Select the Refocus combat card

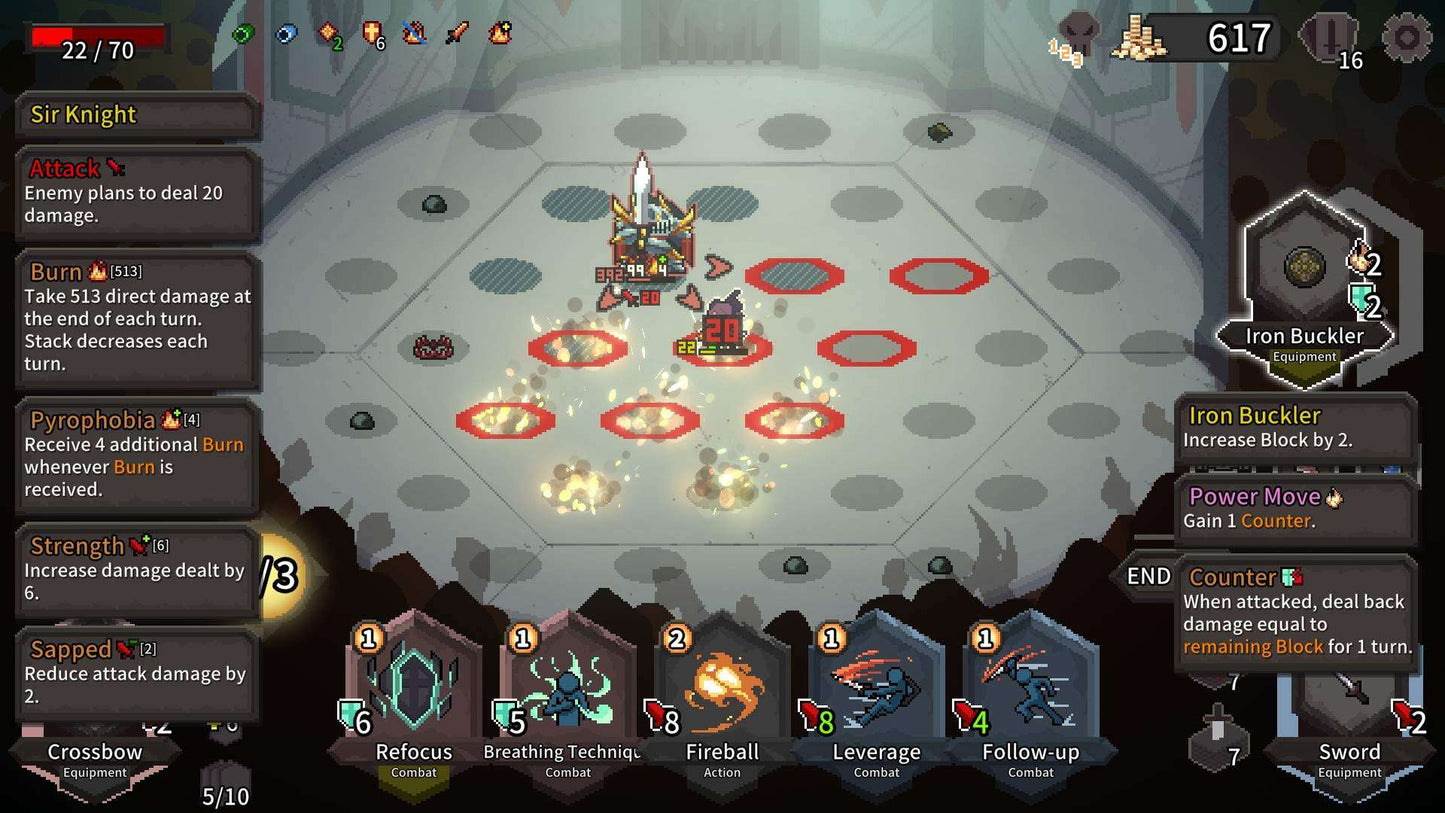coord(413,690)
